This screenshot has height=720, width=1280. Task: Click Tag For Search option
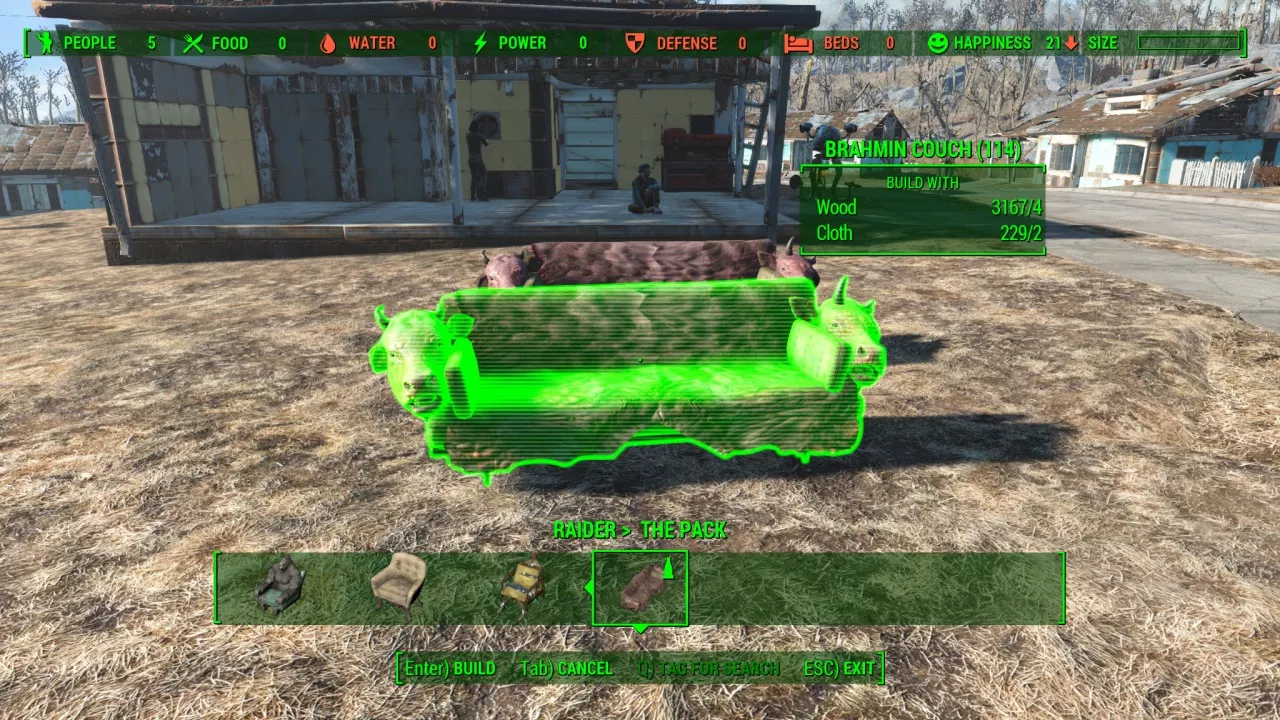pyautogui.click(x=709, y=668)
